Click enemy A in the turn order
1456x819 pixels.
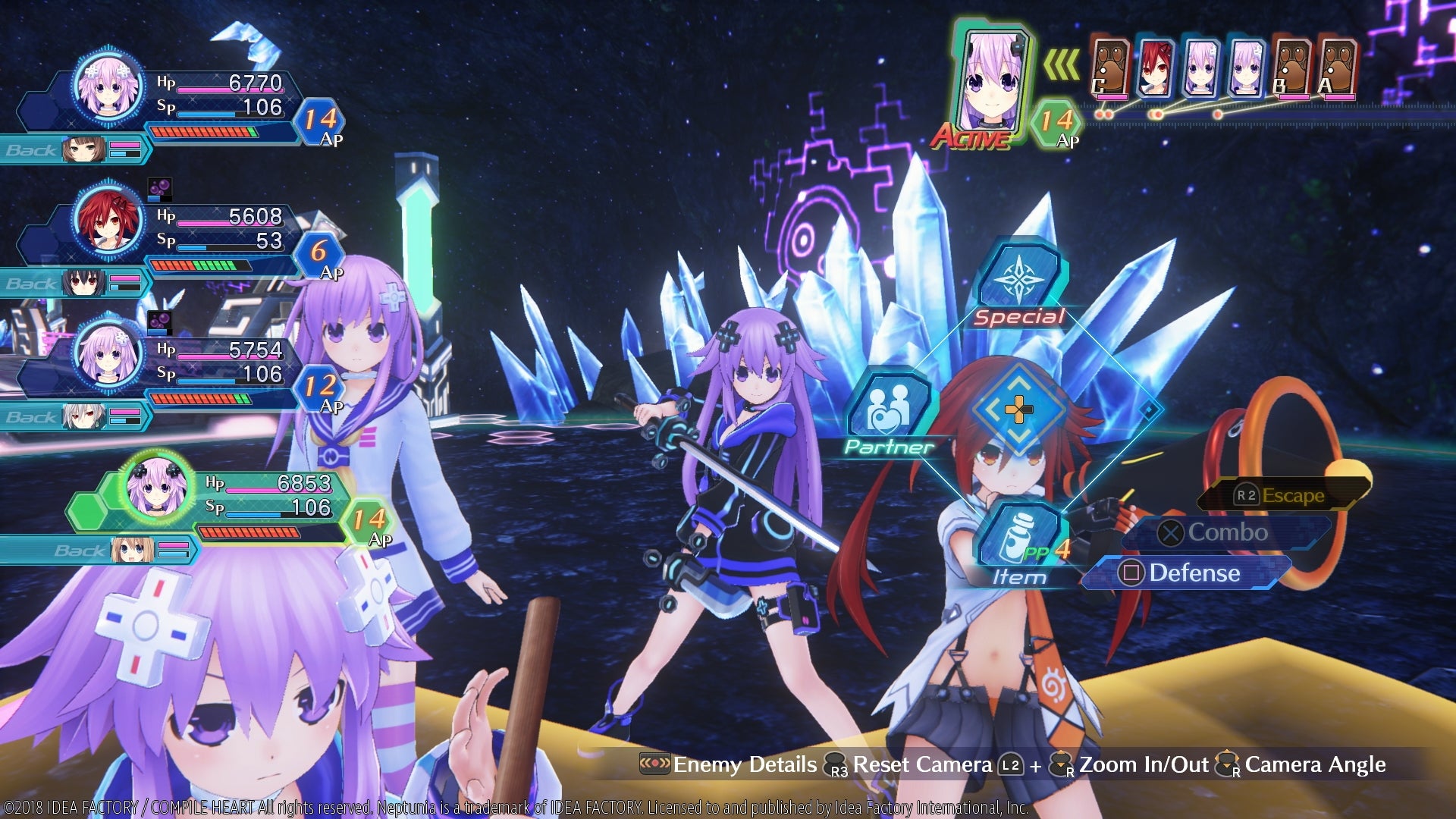[x=1337, y=70]
